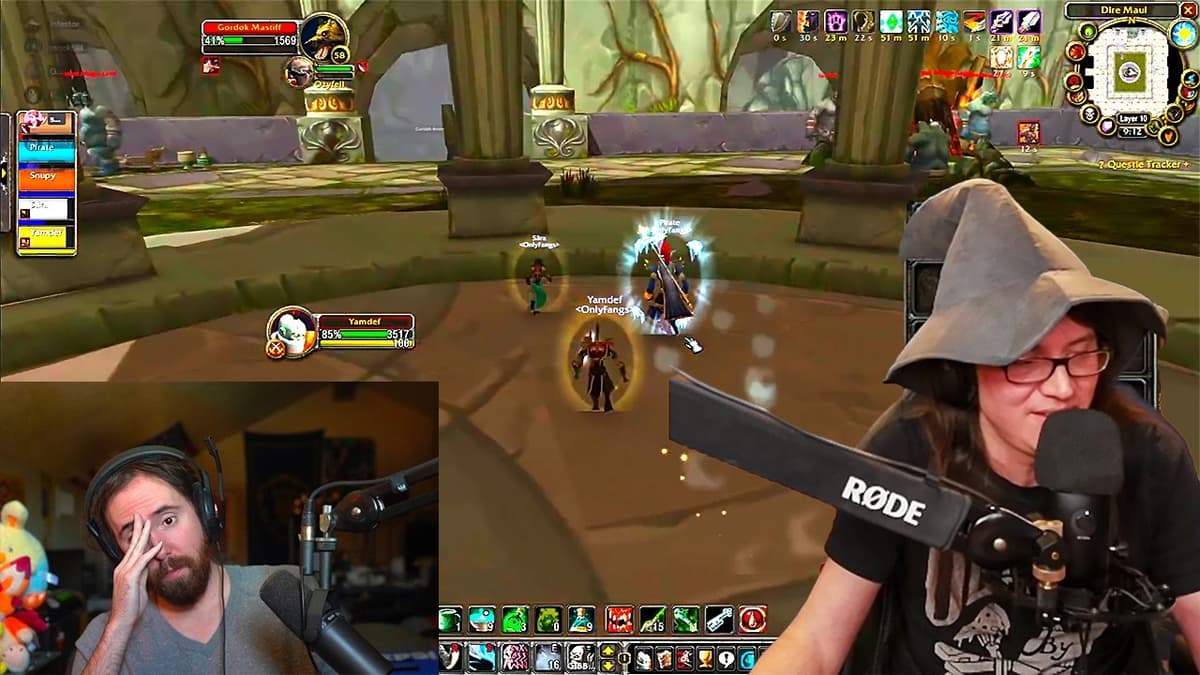
Task: Select Snupy in the party frames
Action: coord(46,178)
